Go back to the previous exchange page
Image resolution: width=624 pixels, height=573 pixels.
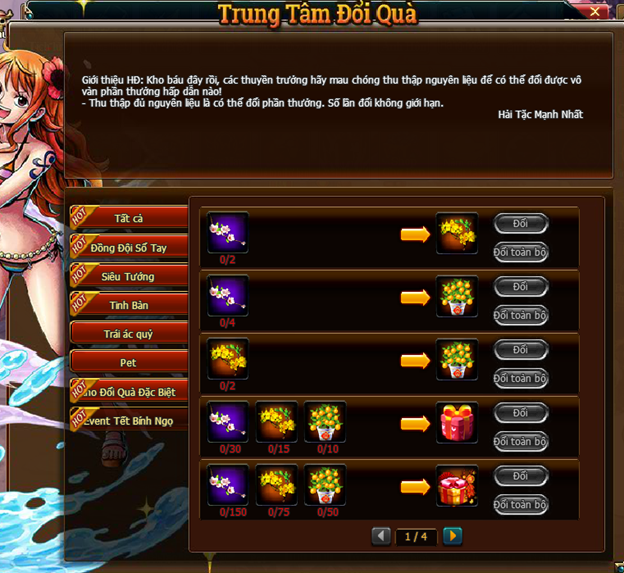[x=382, y=537]
